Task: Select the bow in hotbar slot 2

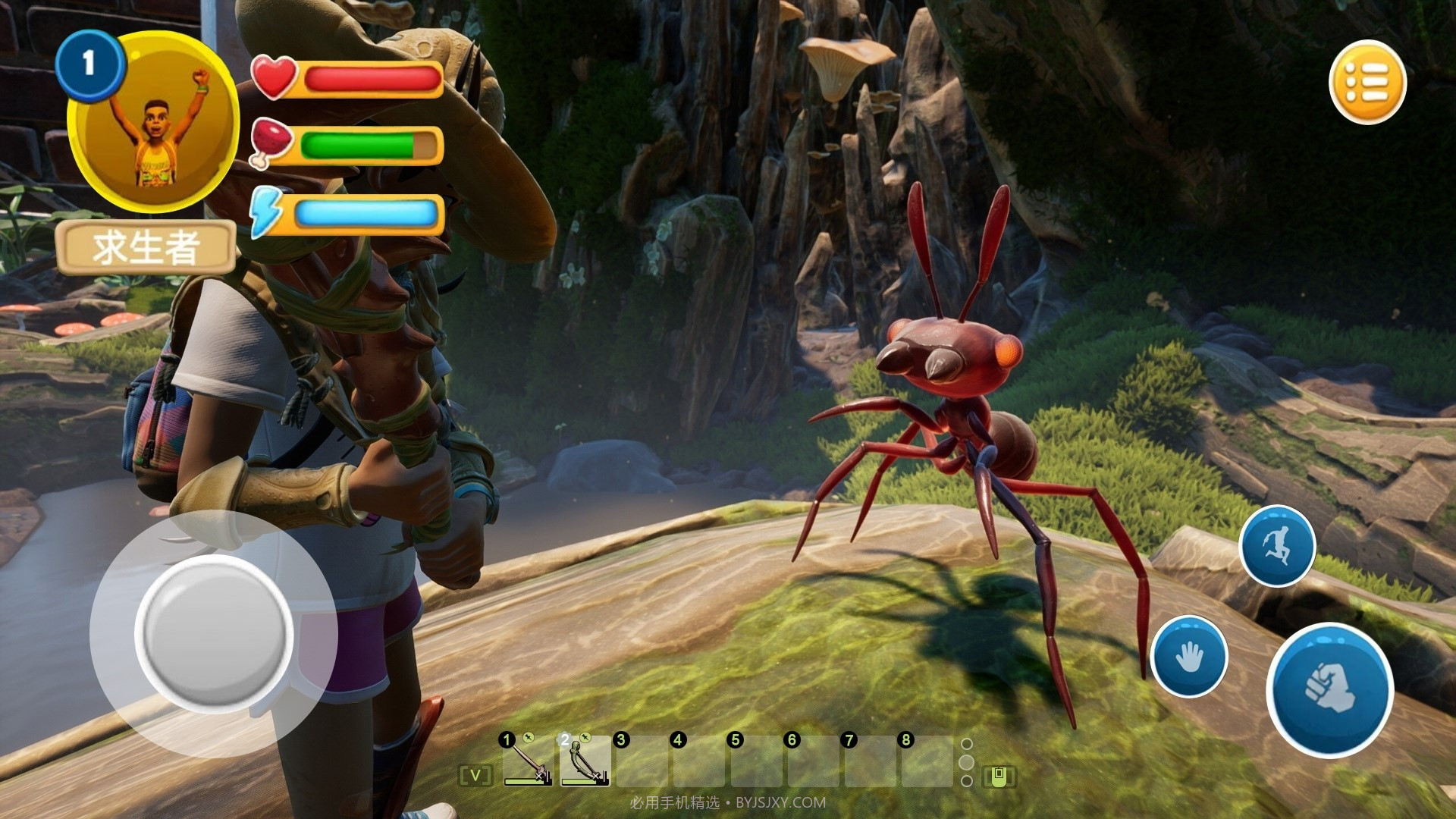Action: coord(585,762)
